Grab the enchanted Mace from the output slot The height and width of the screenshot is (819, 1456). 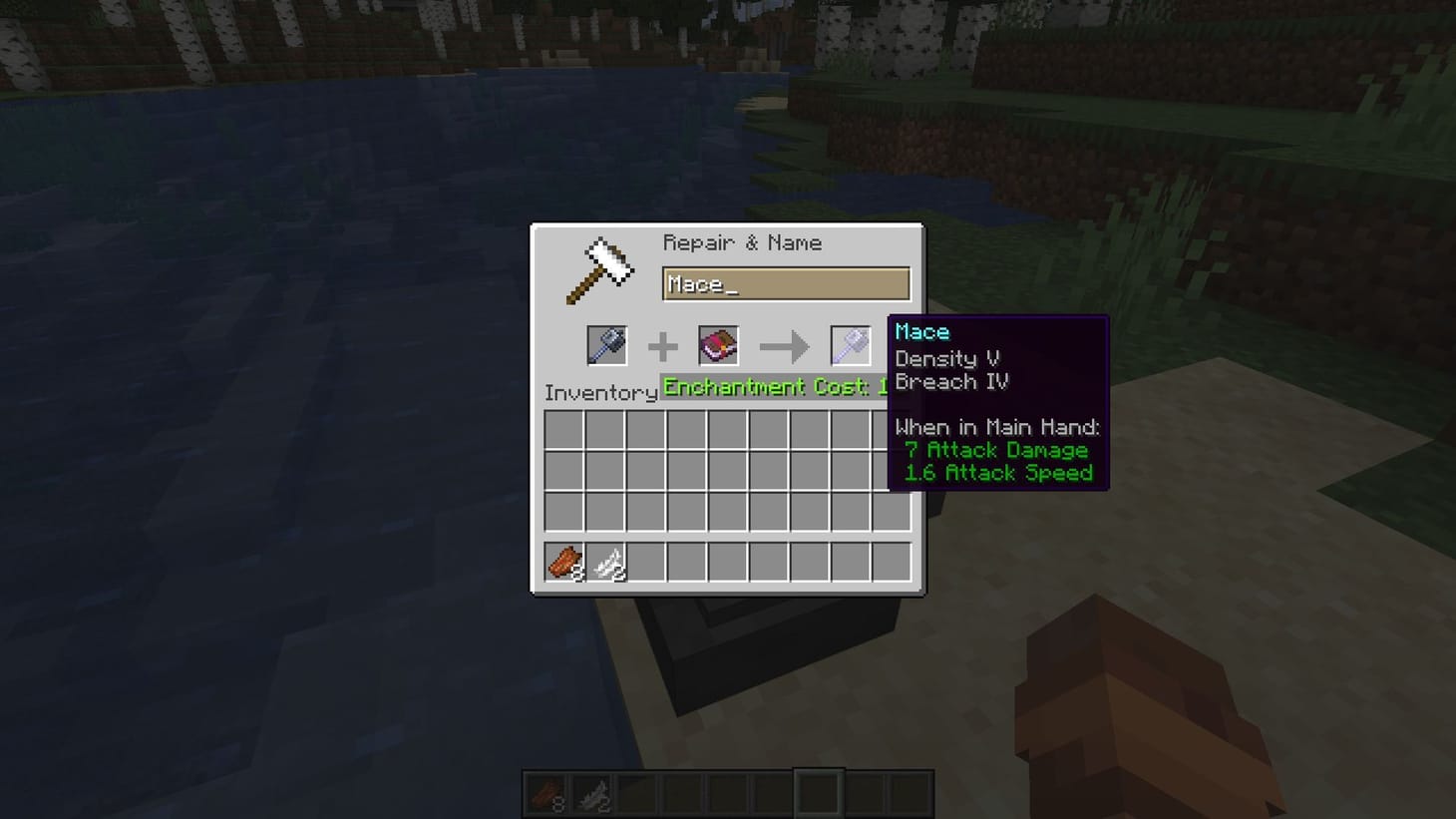849,345
